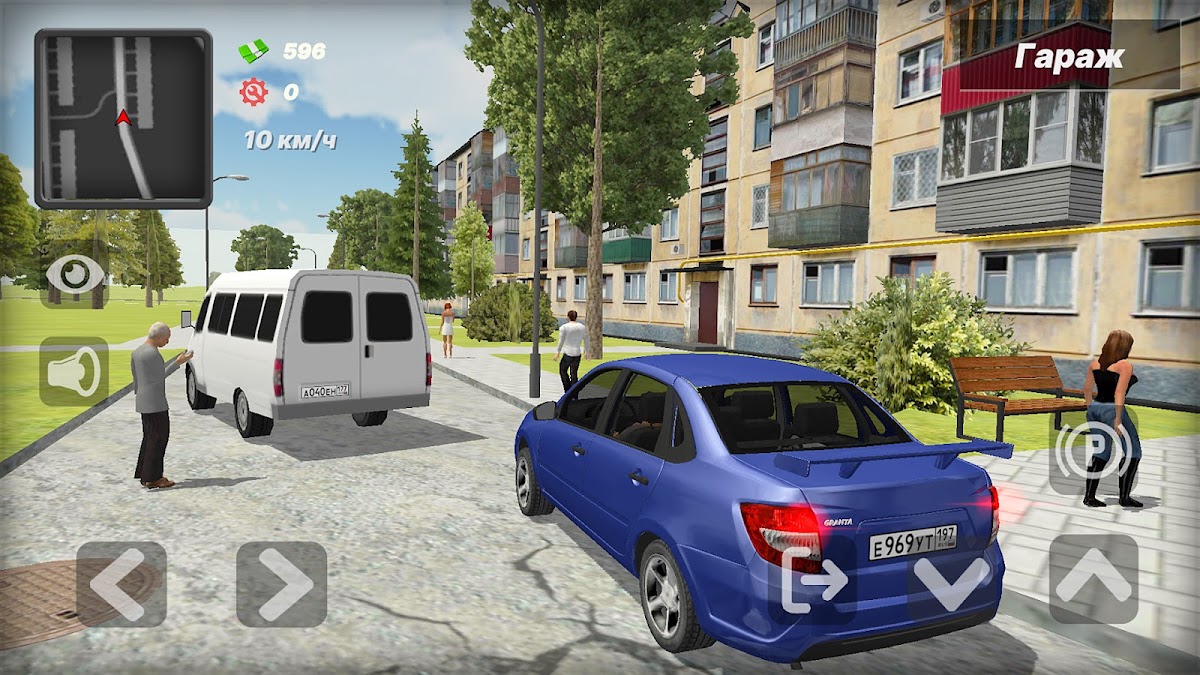This screenshot has height=675, width=1200.
Task: Tap the minimap in the corner
Action: point(123,118)
